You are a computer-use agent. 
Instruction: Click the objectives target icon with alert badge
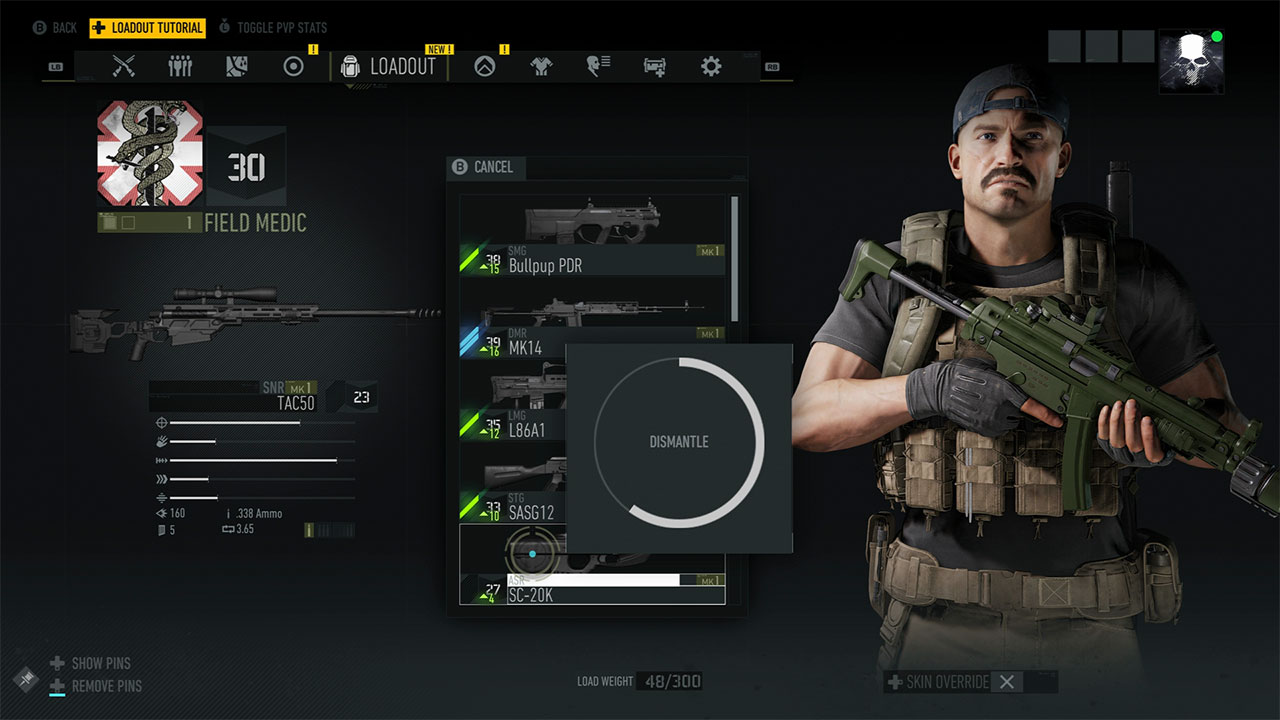pos(293,66)
